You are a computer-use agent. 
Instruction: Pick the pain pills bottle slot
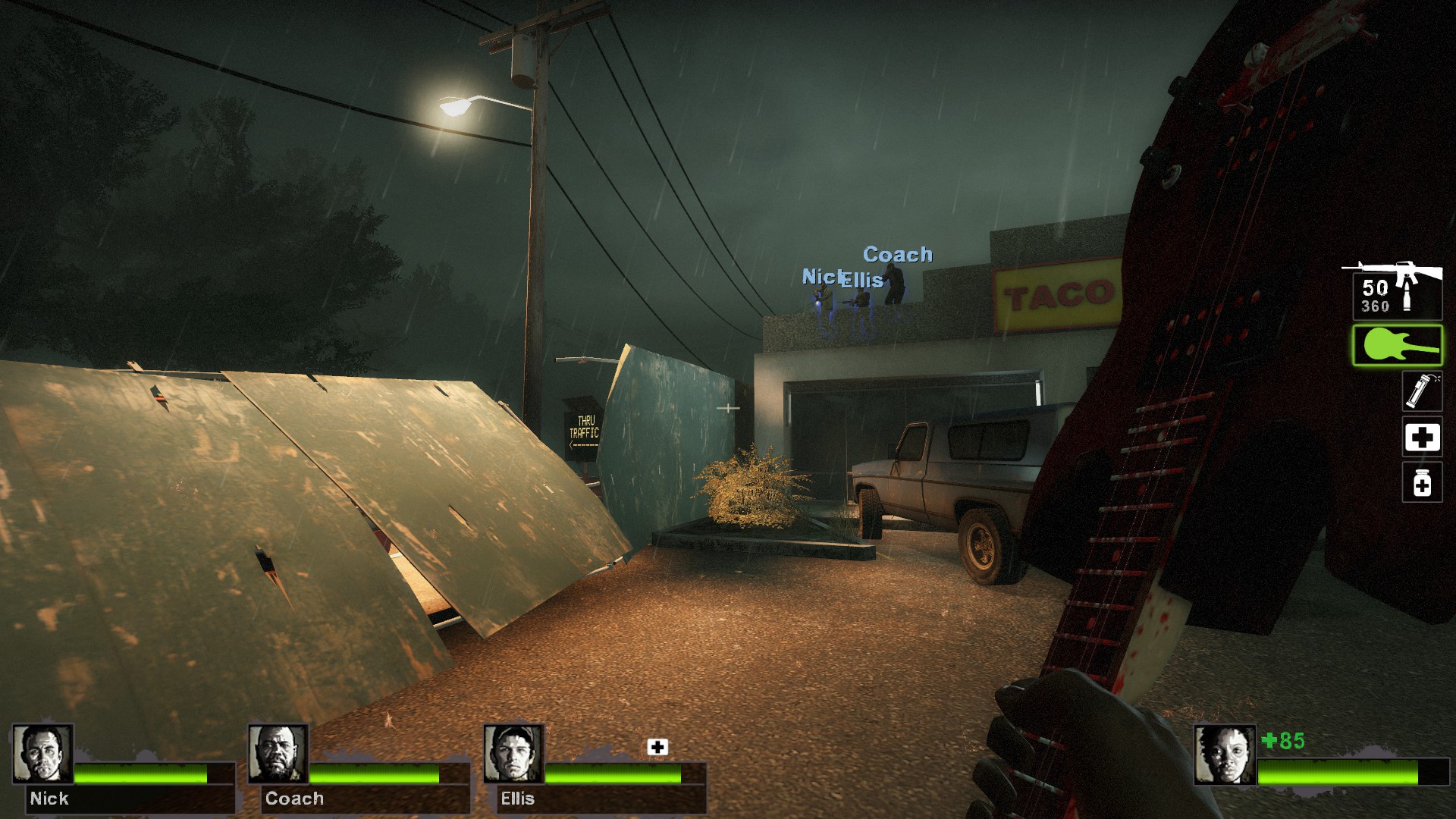pos(1421,482)
